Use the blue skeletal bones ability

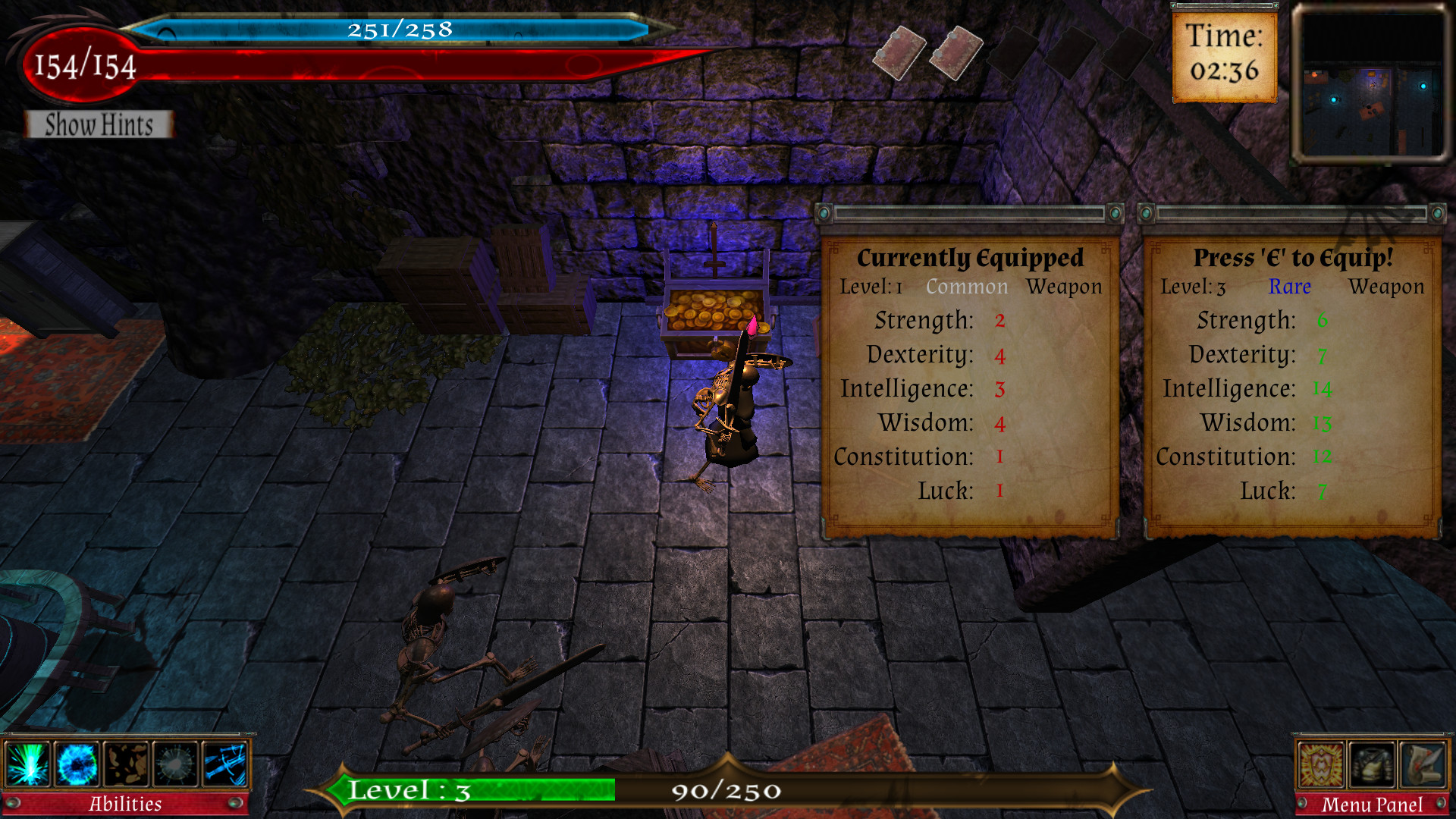(225, 764)
